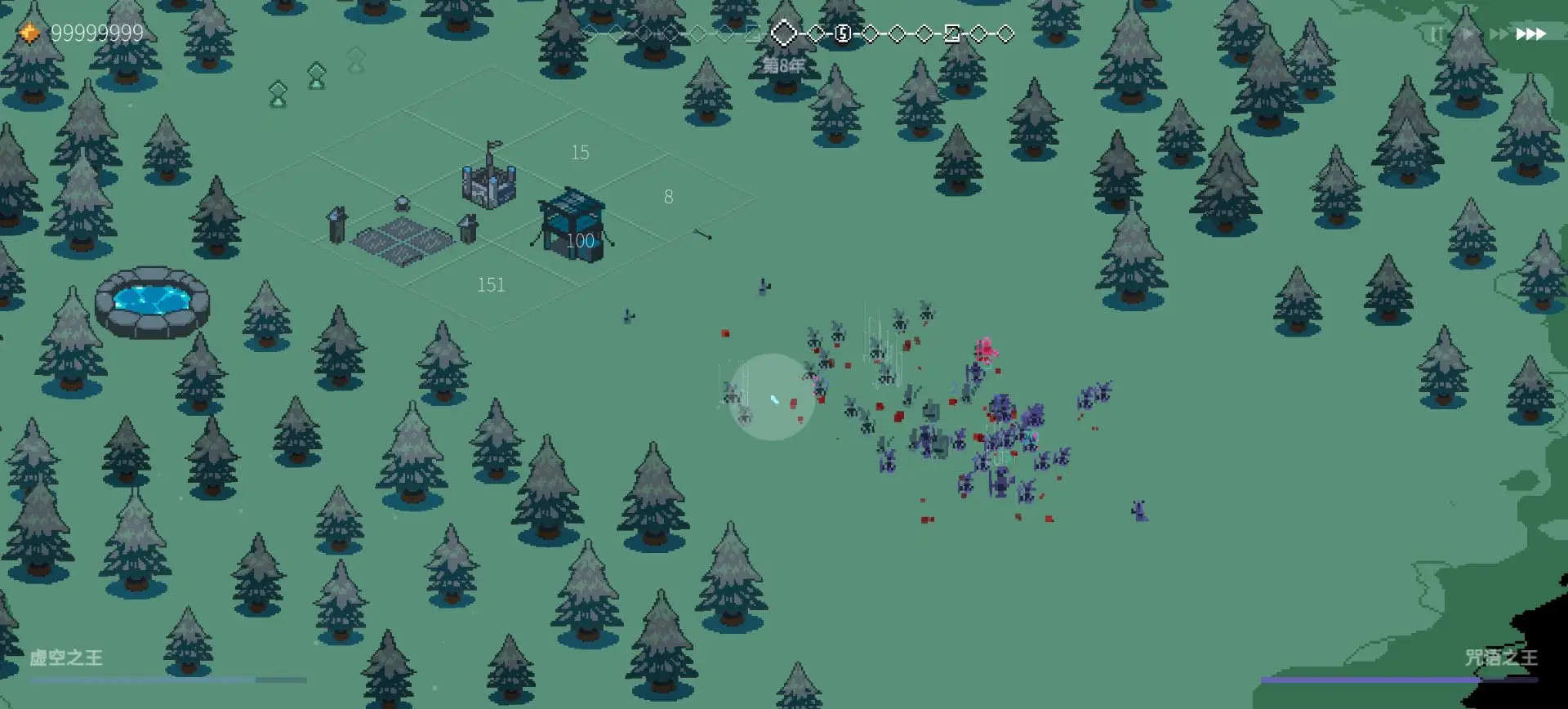Select the empty plot costing 15
The image size is (1568, 709).
(x=580, y=153)
